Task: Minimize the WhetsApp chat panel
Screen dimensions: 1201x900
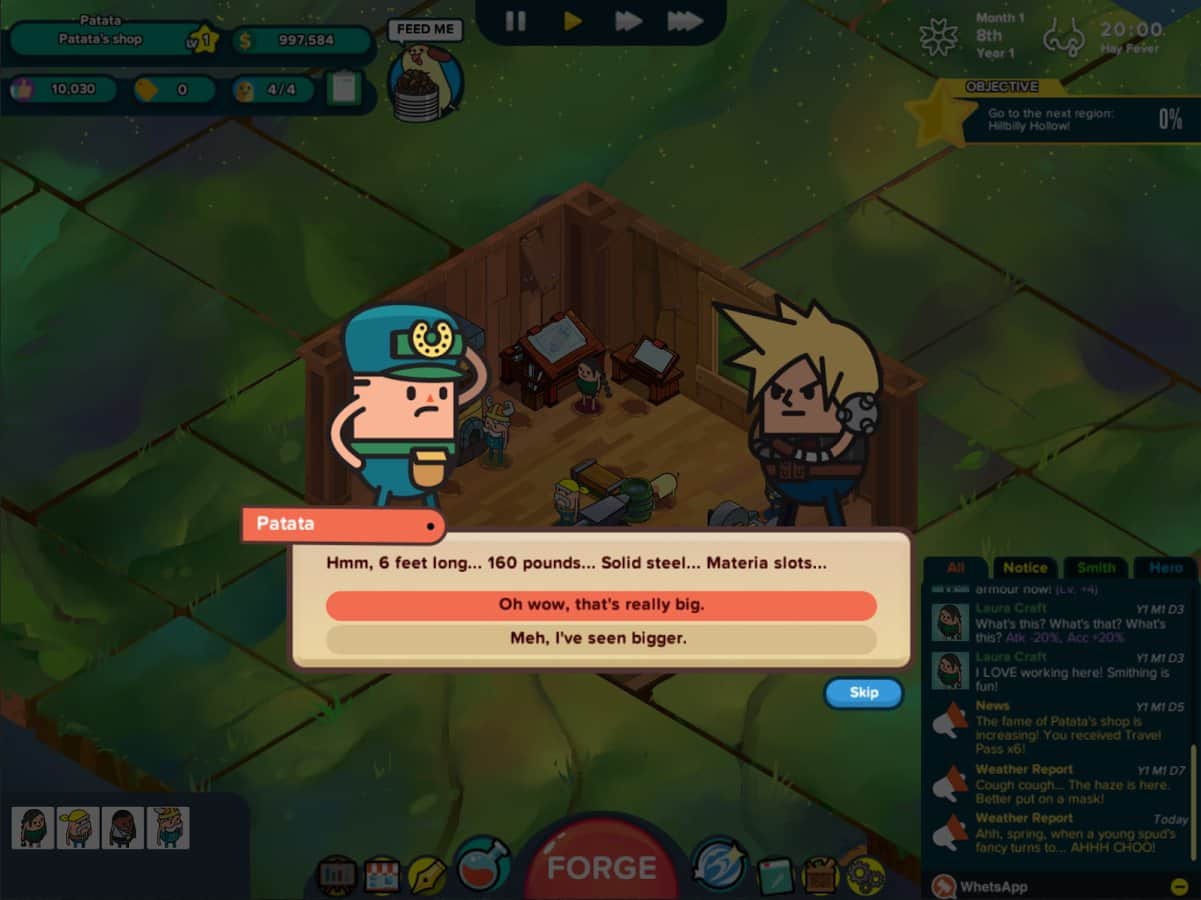Action: coord(1179,886)
